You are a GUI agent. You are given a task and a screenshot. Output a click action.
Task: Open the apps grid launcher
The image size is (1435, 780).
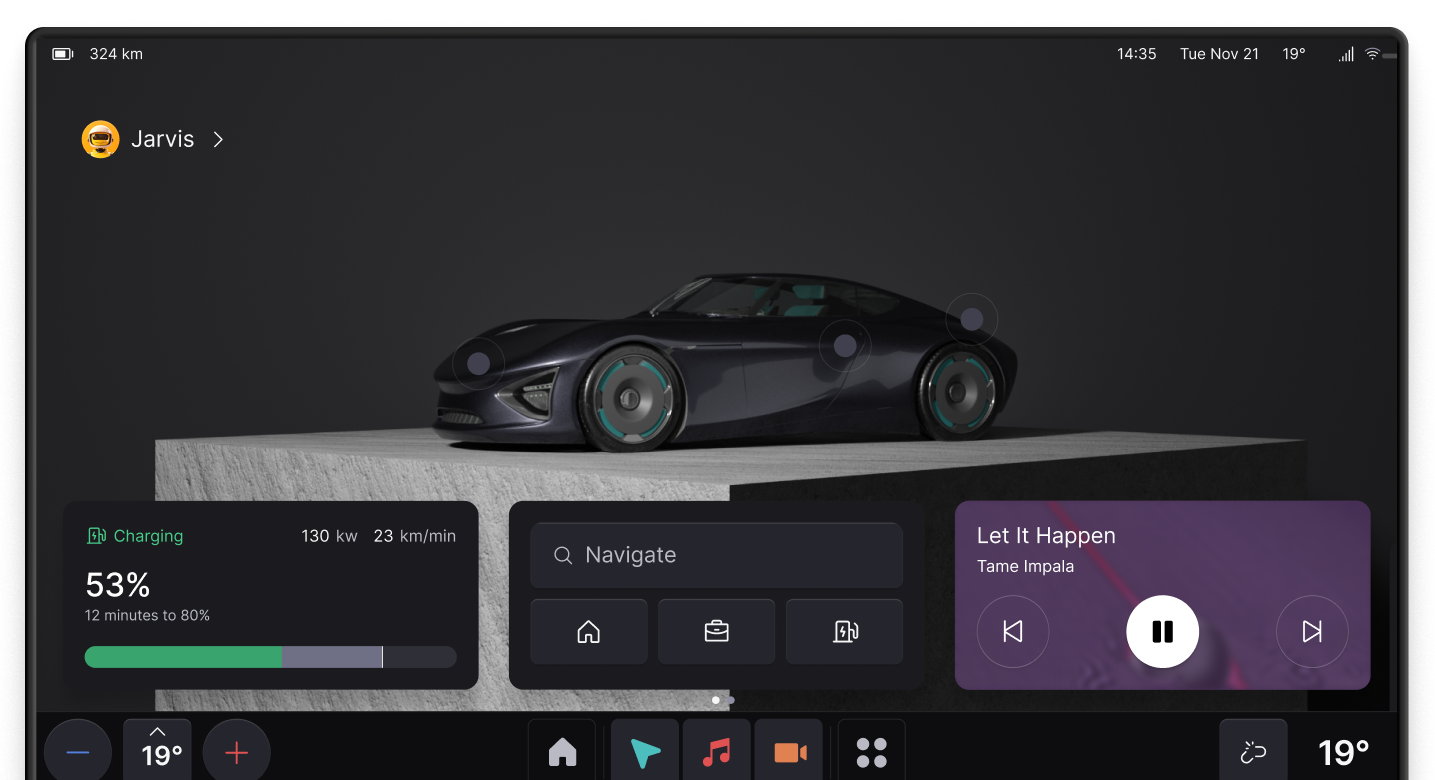pos(870,752)
